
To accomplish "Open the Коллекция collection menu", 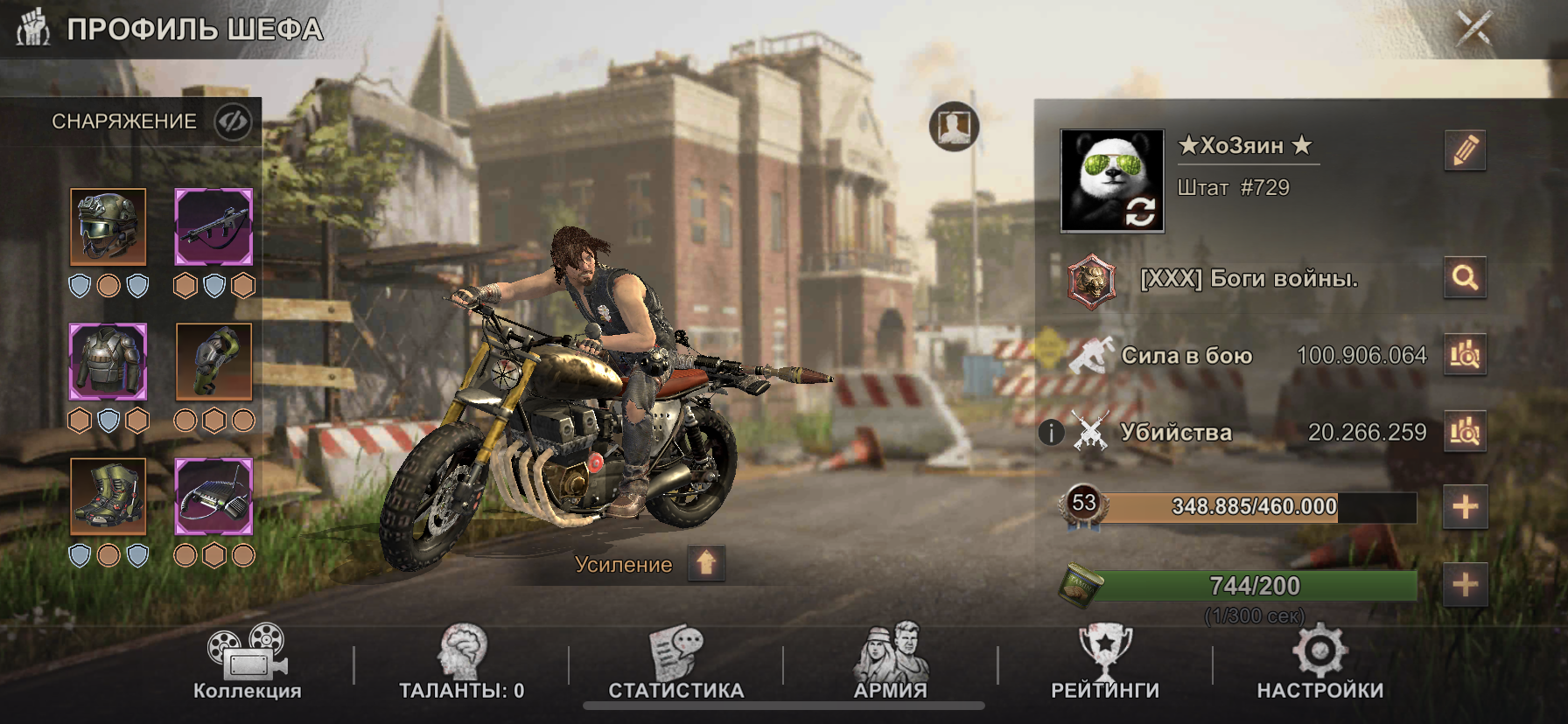I will [248, 664].
